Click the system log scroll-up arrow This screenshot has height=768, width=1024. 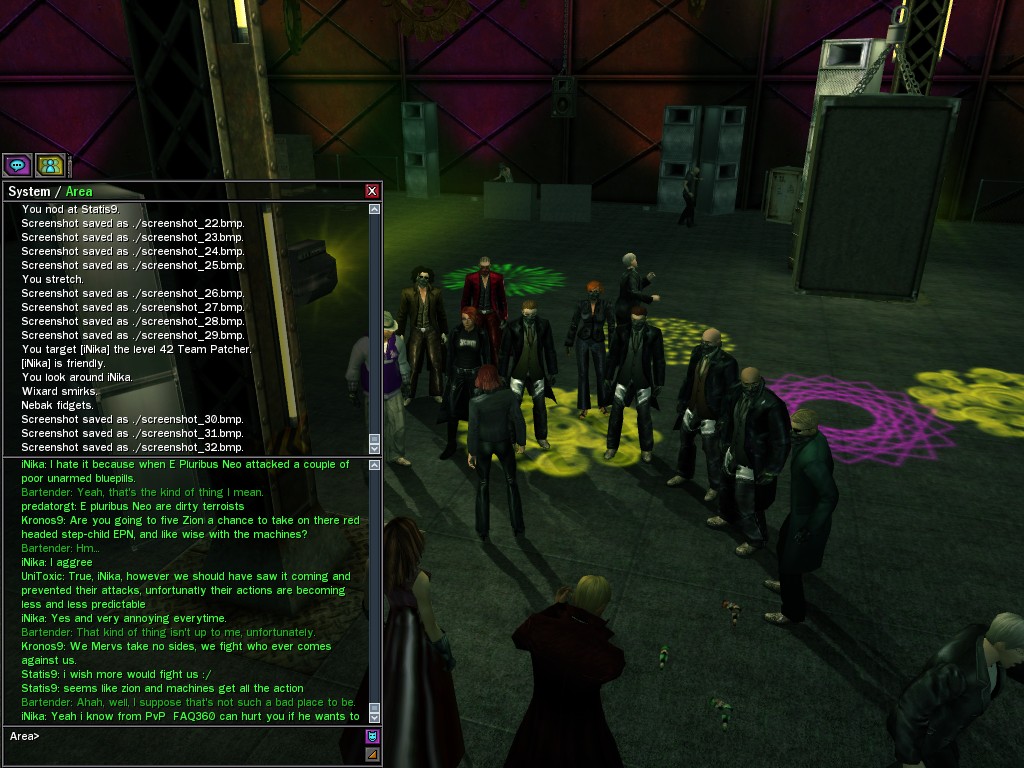374,210
